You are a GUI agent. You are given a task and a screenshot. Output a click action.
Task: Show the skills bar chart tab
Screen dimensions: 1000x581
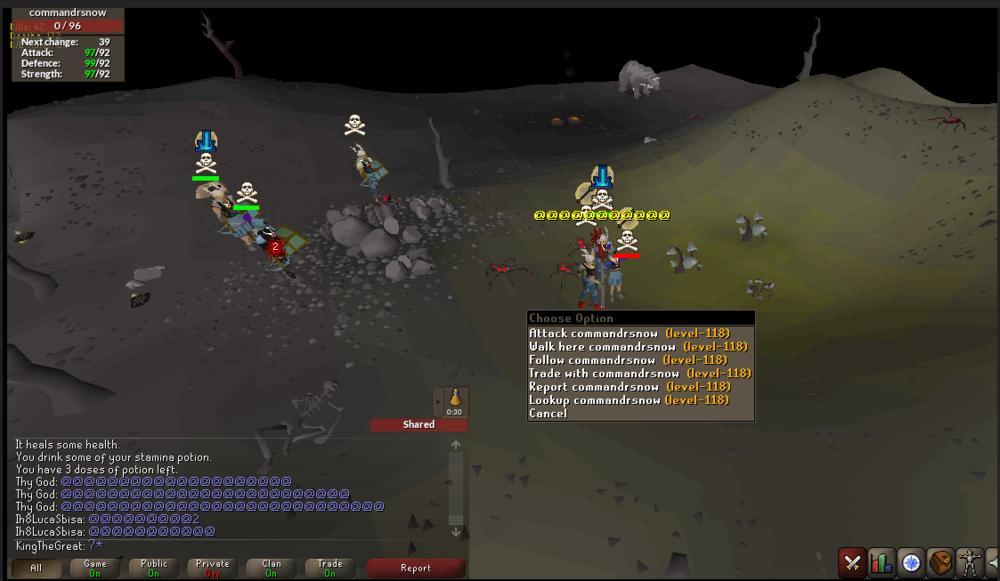882,562
